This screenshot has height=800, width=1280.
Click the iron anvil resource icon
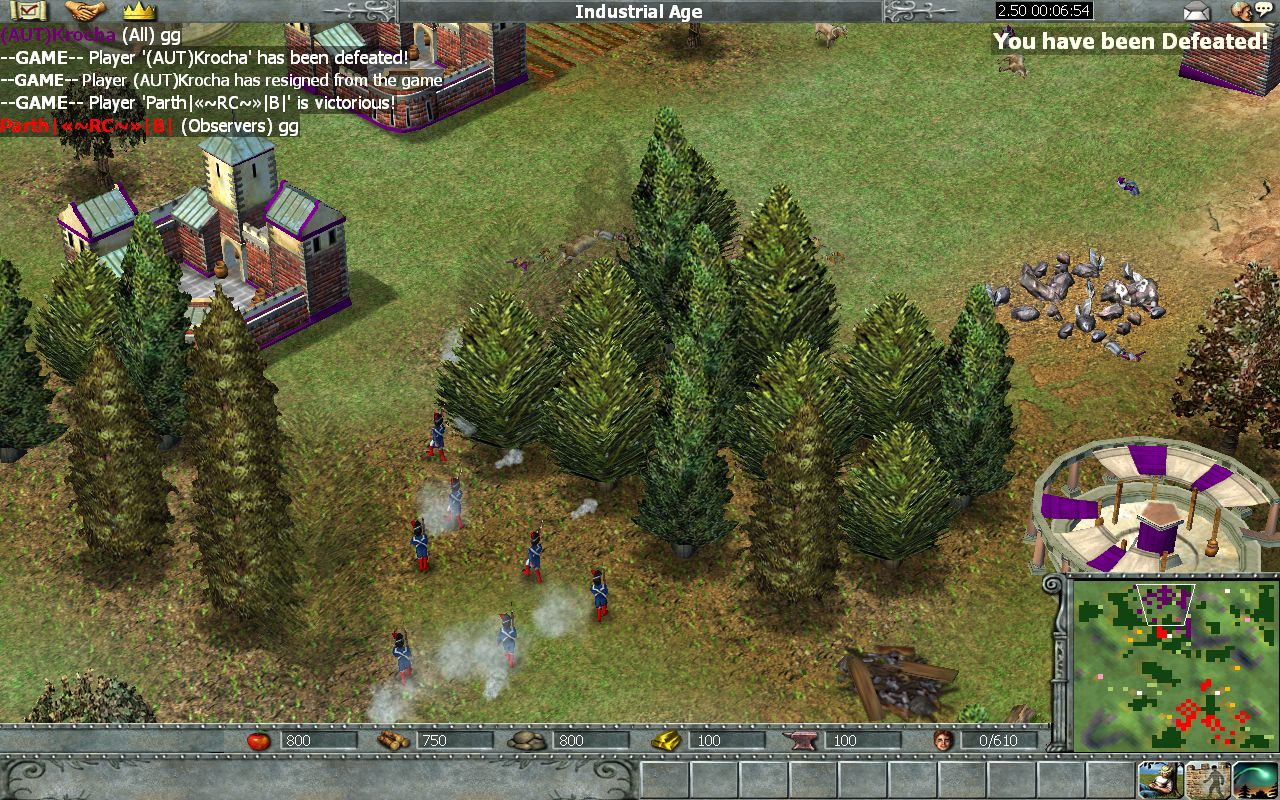pyautogui.click(x=805, y=740)
